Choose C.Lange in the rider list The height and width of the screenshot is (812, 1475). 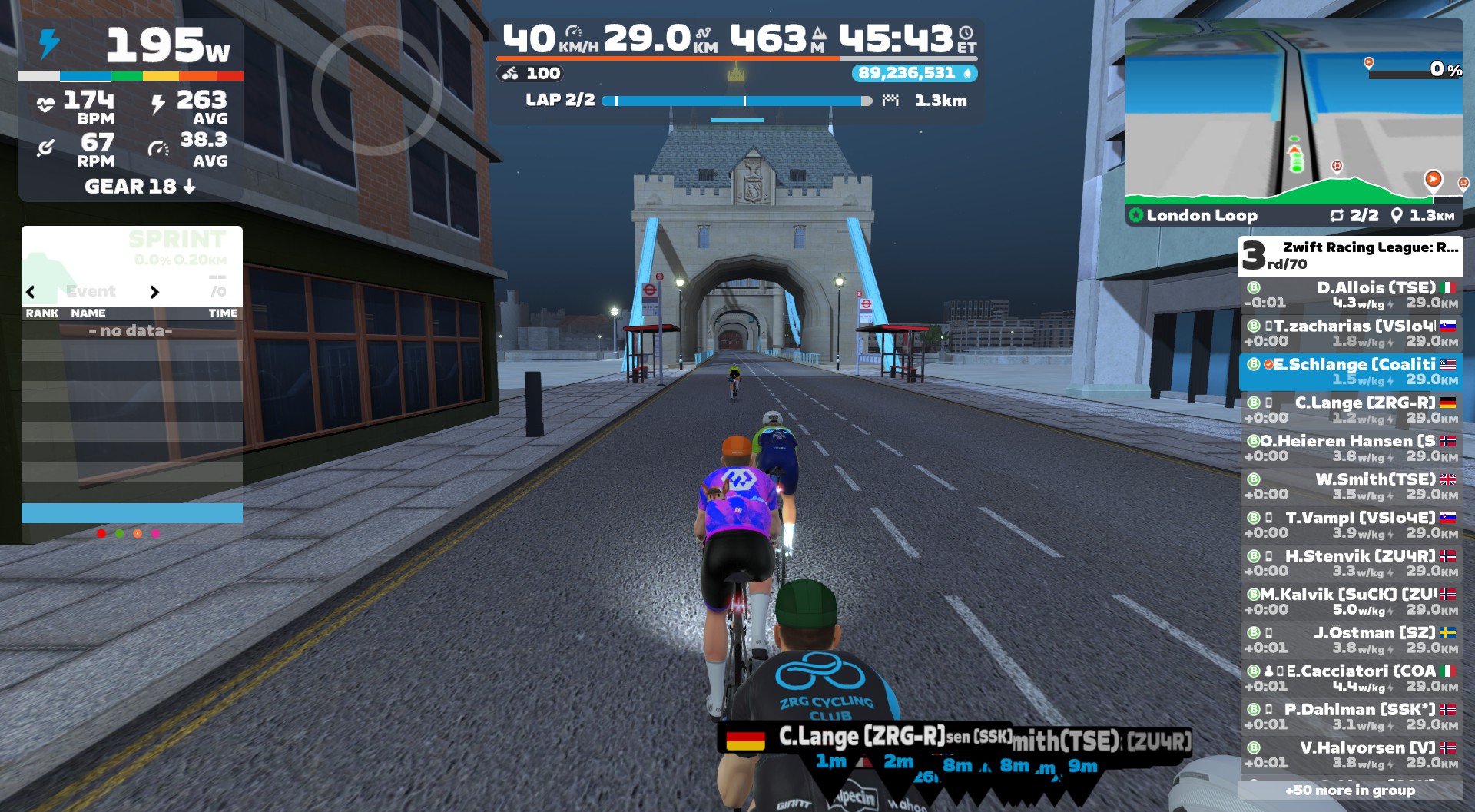(x=1351, y=410)
